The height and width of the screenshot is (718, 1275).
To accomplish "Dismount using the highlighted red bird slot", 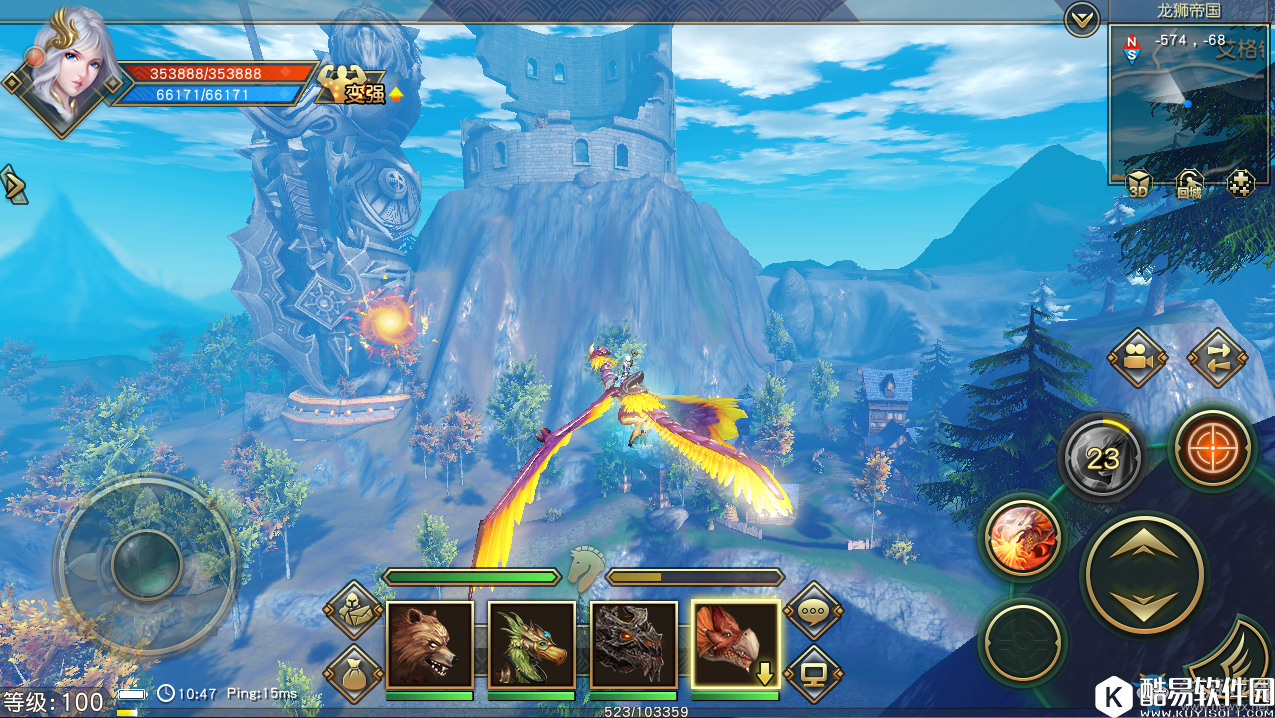I will coord(735,645).
